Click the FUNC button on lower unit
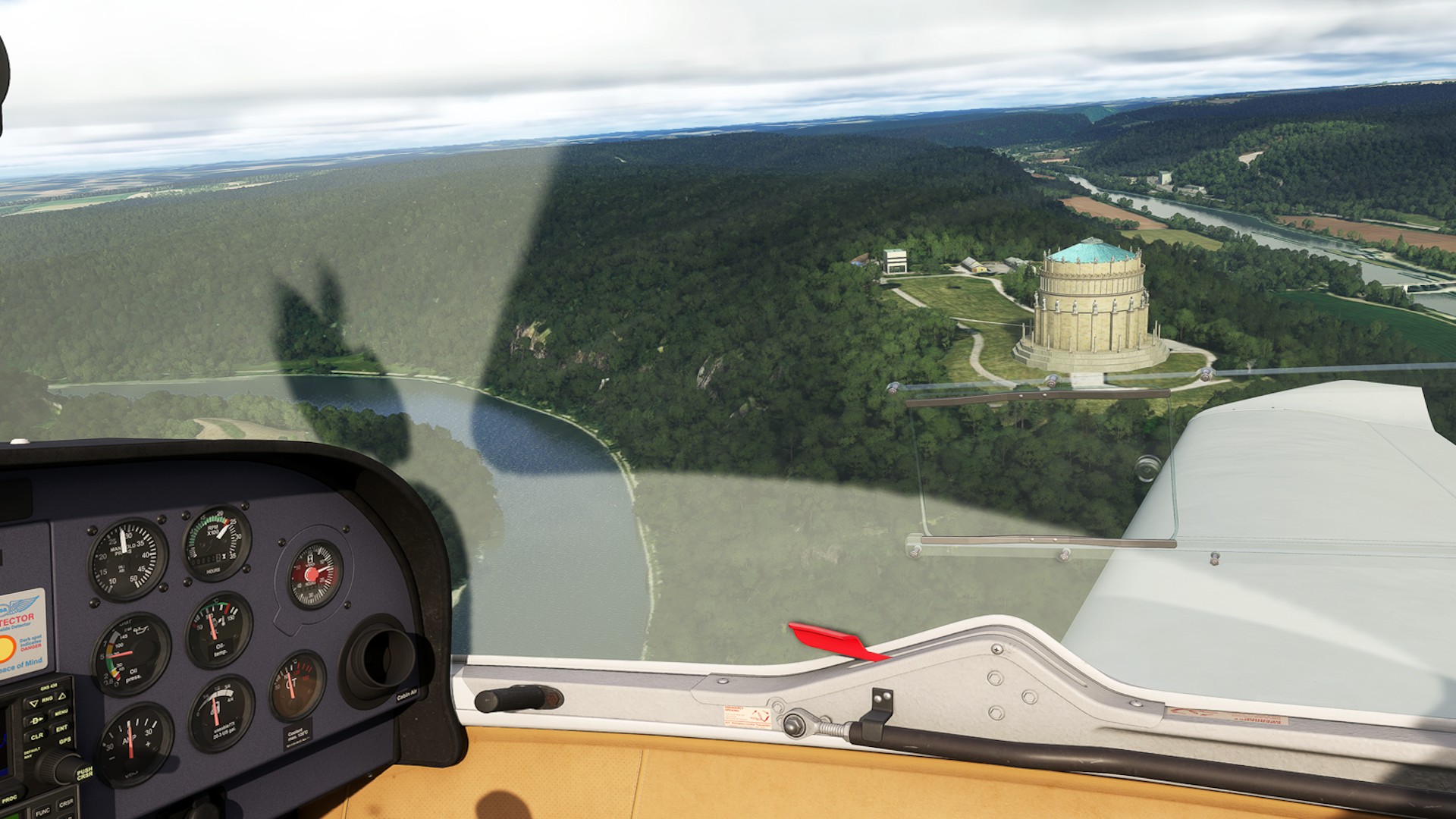Viewport: 1456px width, 819px height. [x=42, y=811]
